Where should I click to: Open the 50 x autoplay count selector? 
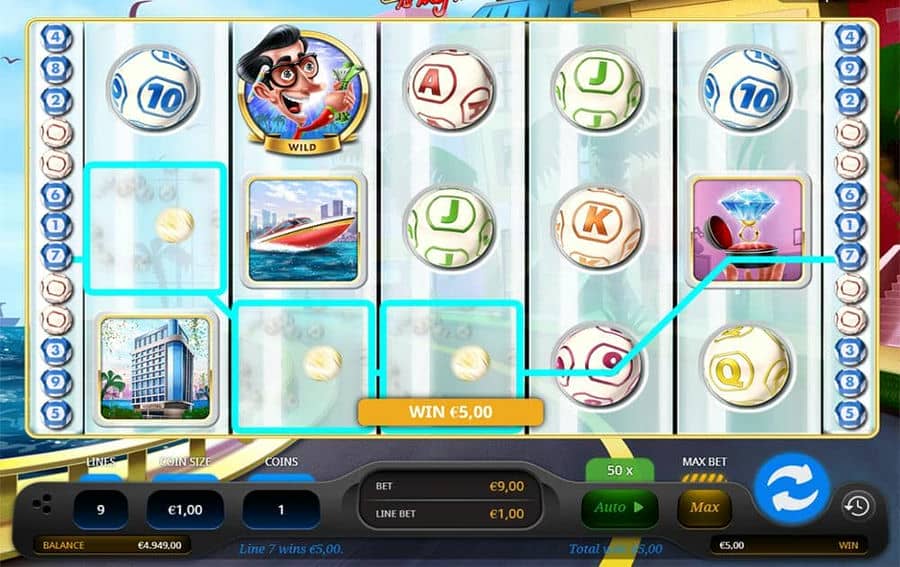point(619,470)
